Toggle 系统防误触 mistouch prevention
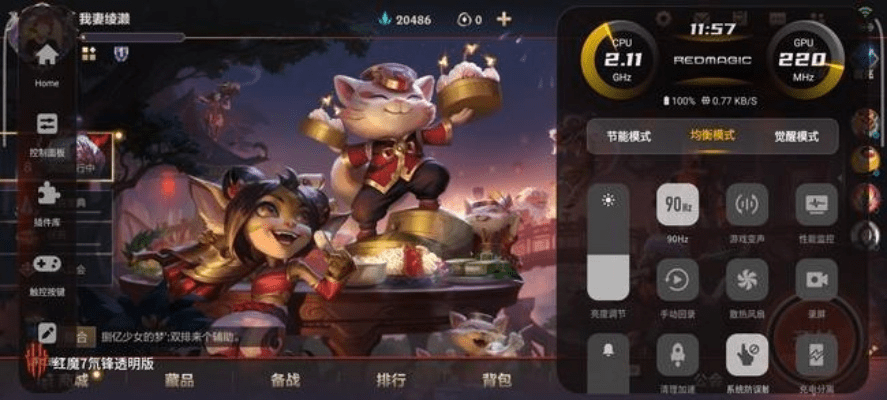The height and width of the screenshot is (400, 887). pos(747,354)
